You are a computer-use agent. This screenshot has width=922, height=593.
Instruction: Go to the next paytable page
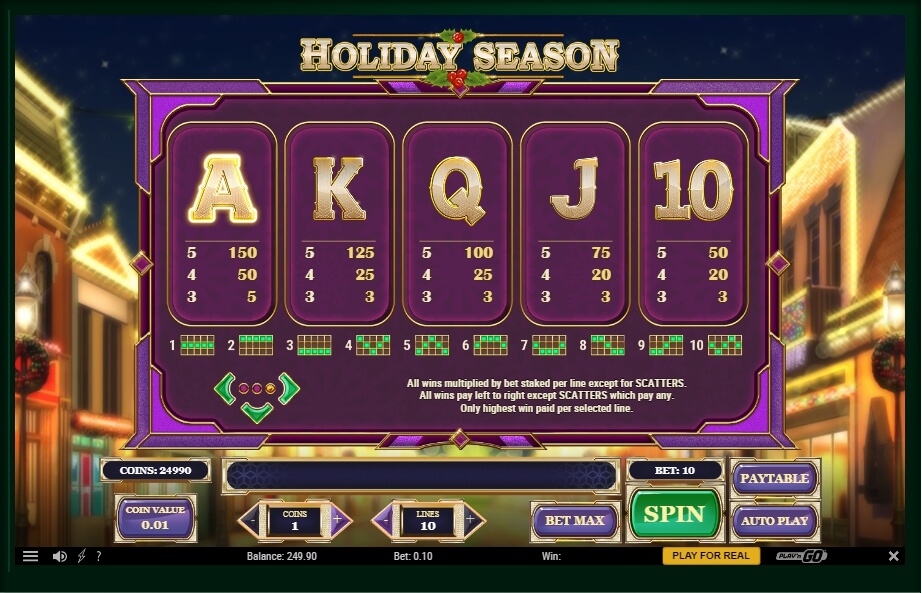tap(289, 387)
